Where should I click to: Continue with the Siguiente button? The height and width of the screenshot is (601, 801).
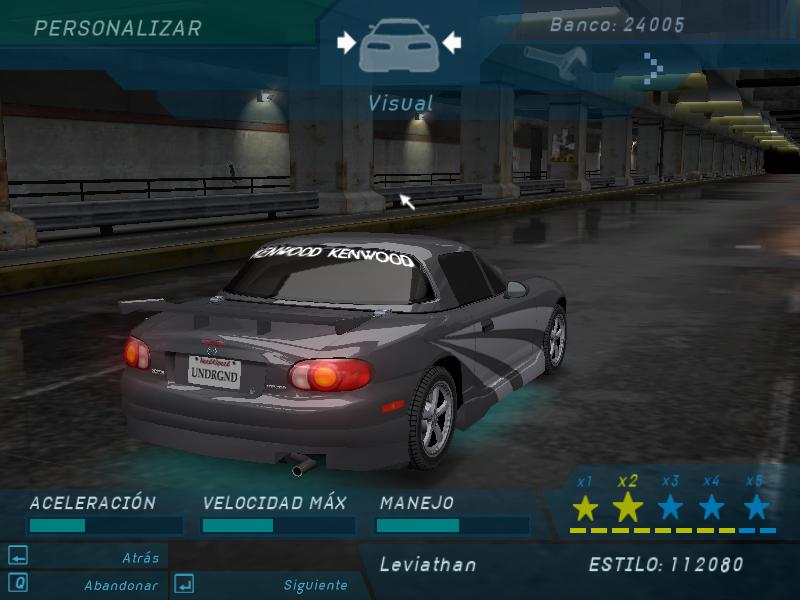point(262,585)
